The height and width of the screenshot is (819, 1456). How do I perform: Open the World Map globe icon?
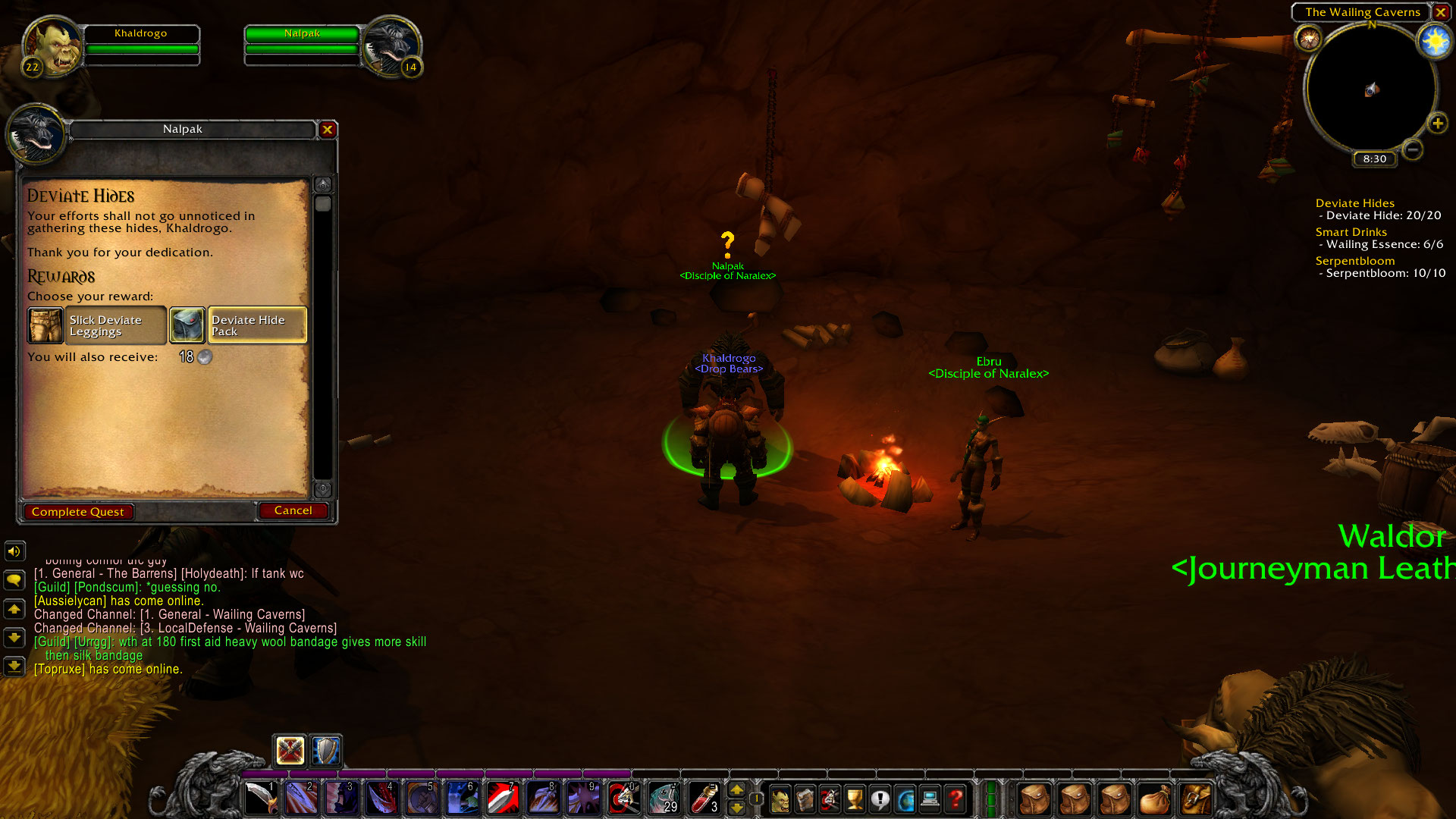pyautogui.click(x=905, y=798)
